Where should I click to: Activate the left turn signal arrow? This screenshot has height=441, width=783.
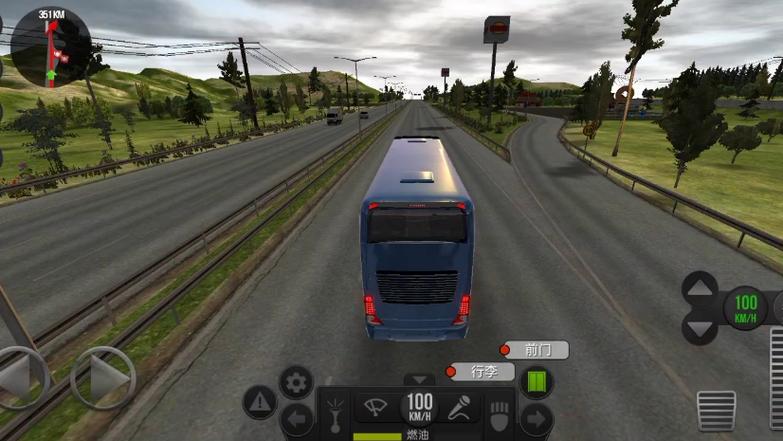tap(296, 419)
